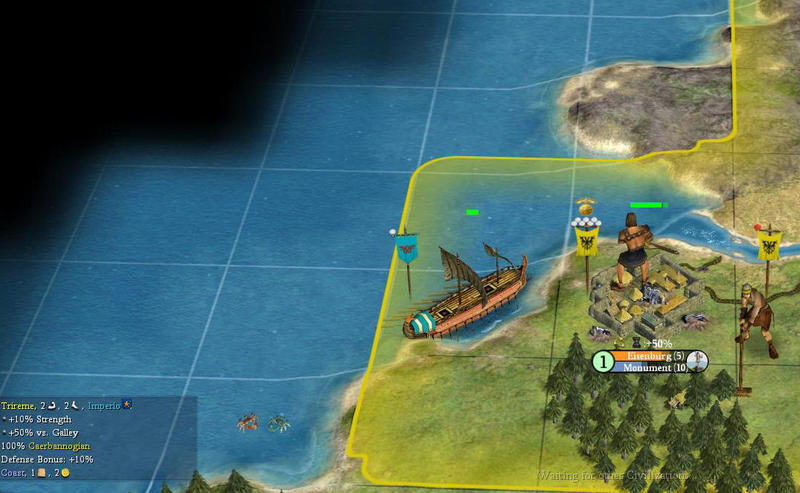Click the Monument production bar
Screen dimensions: 800x493
click(x=650, y=368)
